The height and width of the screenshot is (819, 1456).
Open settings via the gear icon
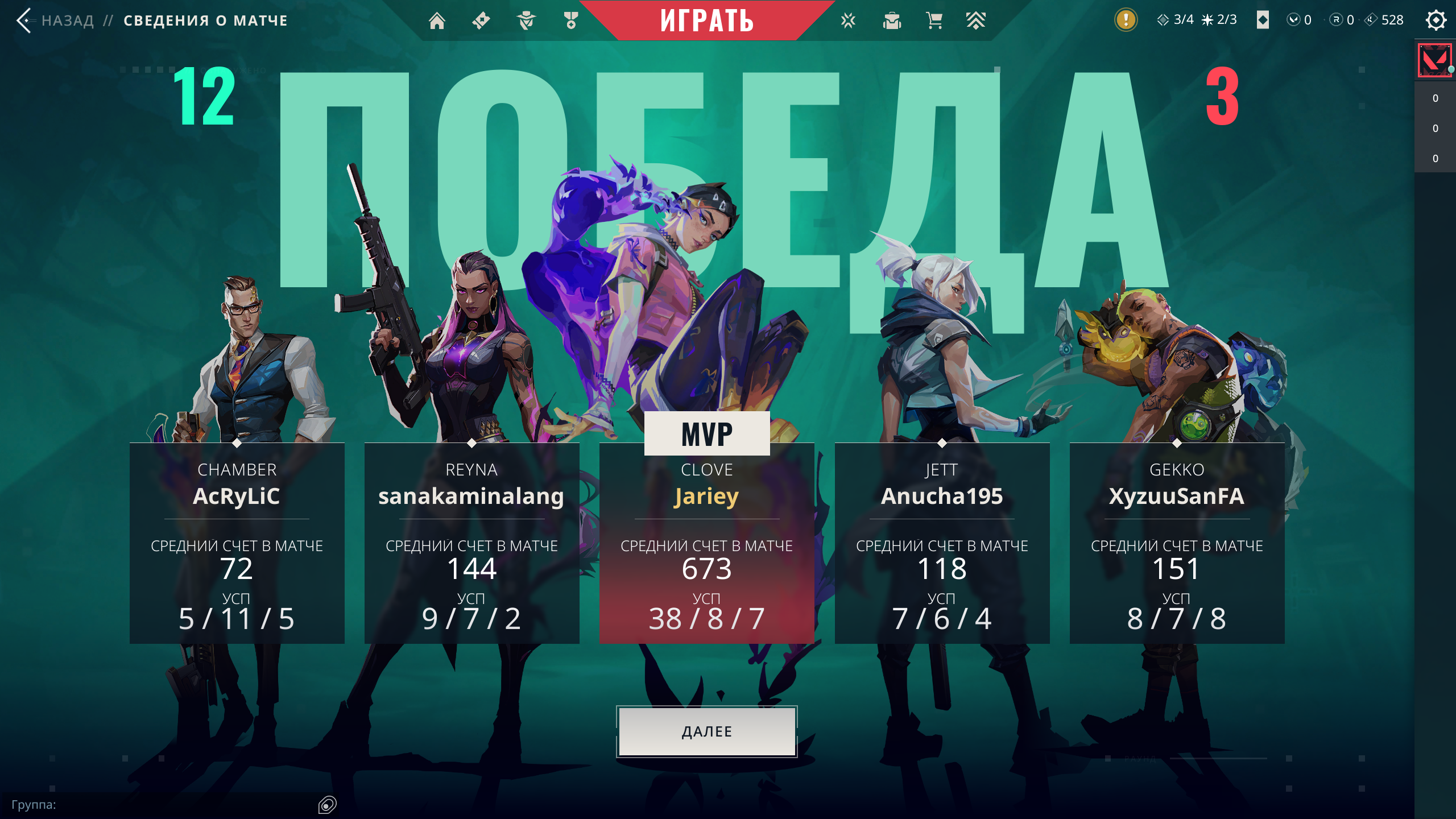click(1436, 20)
